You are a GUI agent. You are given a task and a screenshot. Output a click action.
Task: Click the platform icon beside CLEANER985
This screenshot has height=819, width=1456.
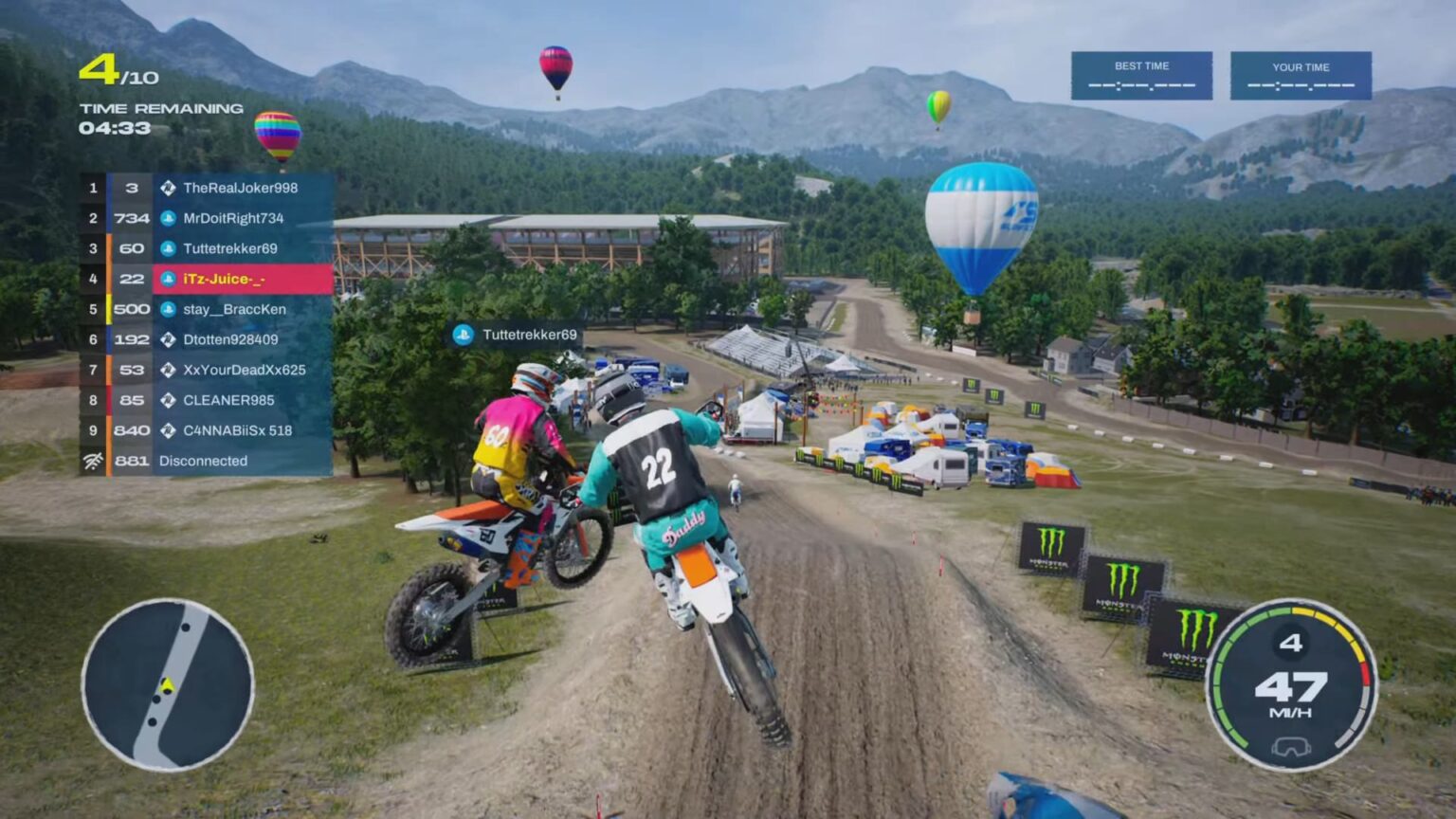pos(169,400)
